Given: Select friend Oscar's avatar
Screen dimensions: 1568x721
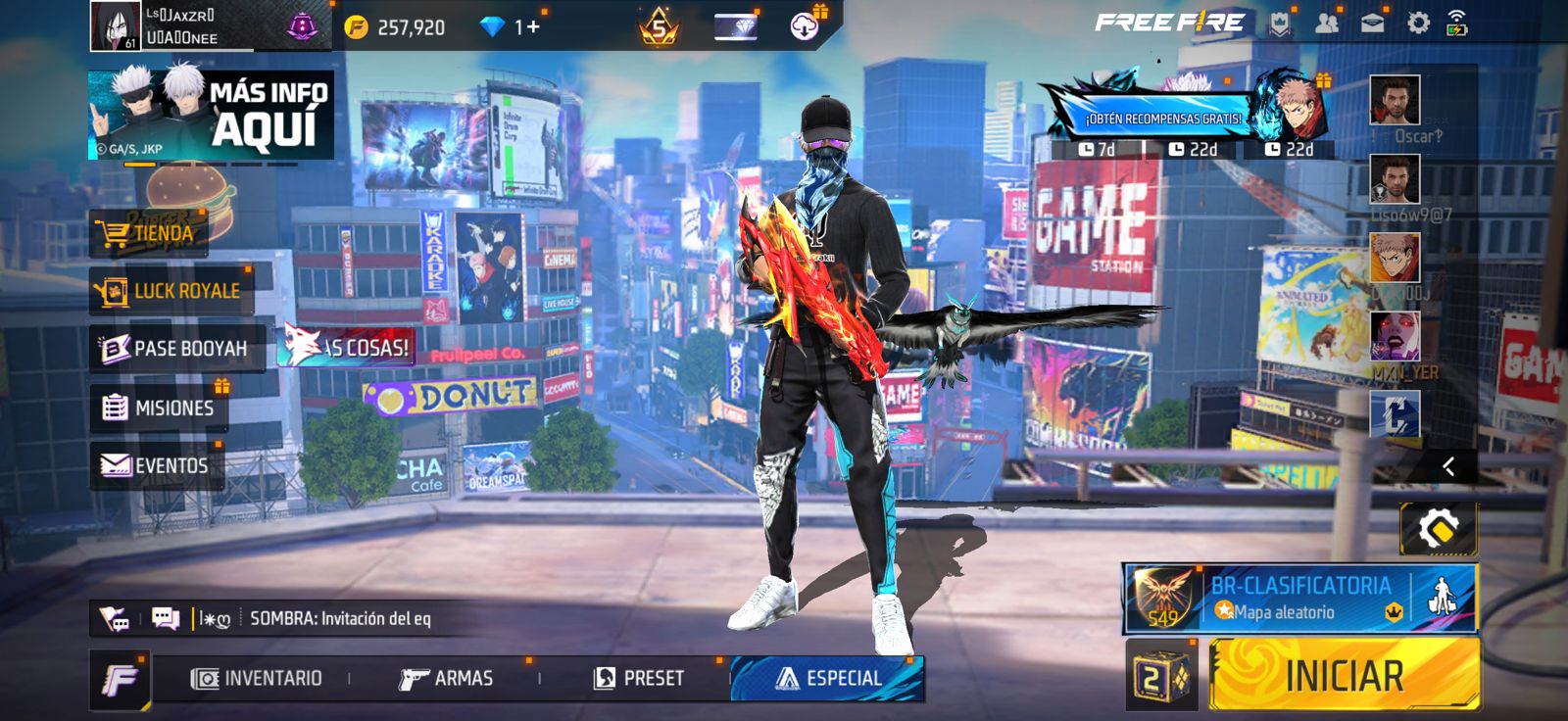Looking at the screenshot, I should point(1394,100).
